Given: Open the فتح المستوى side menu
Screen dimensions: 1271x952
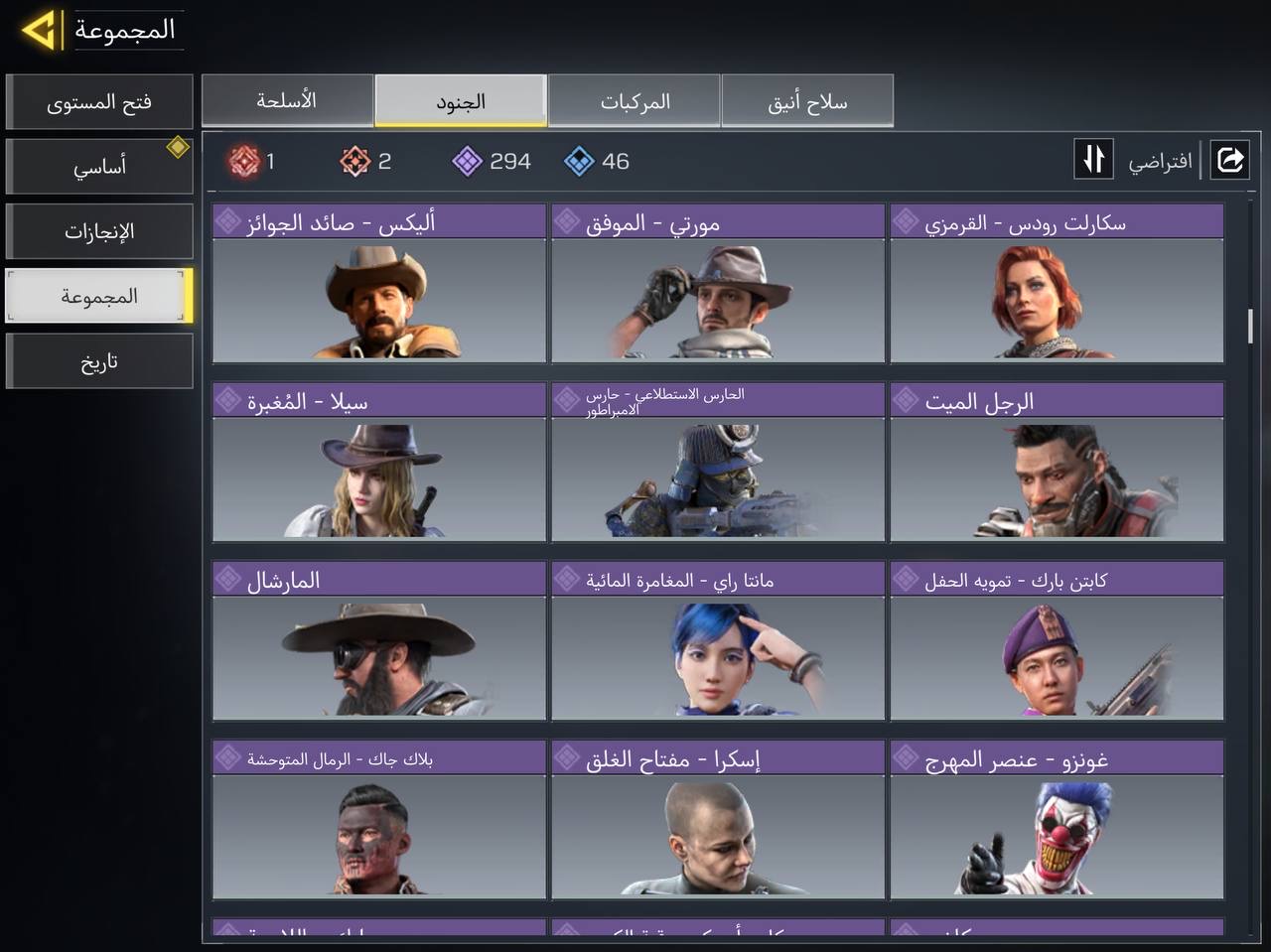Looking at the screenshot, I should (99, 102).
